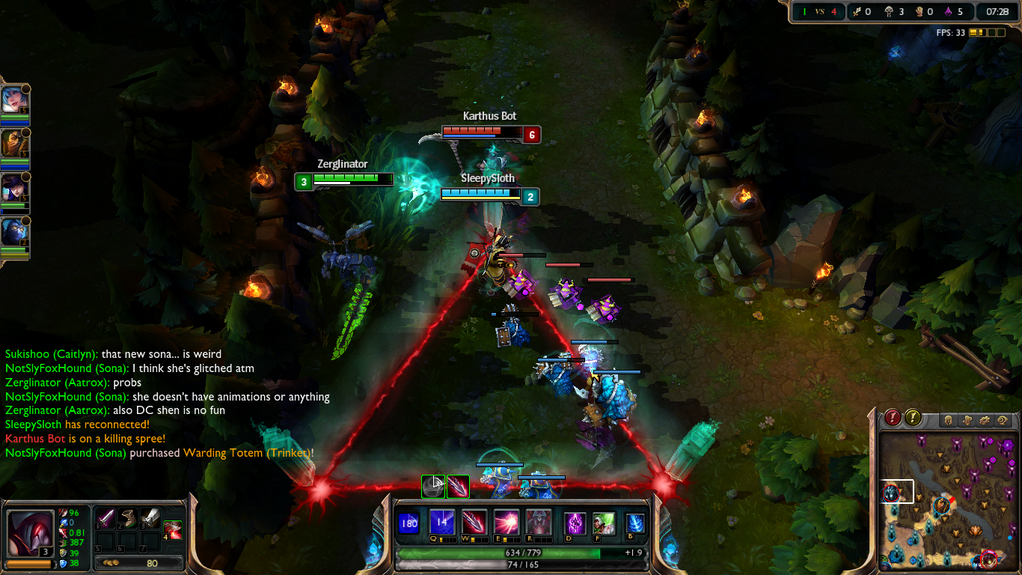Activate the blue Recall icon
The image size is (1022, 575).
tap(635, 523)
